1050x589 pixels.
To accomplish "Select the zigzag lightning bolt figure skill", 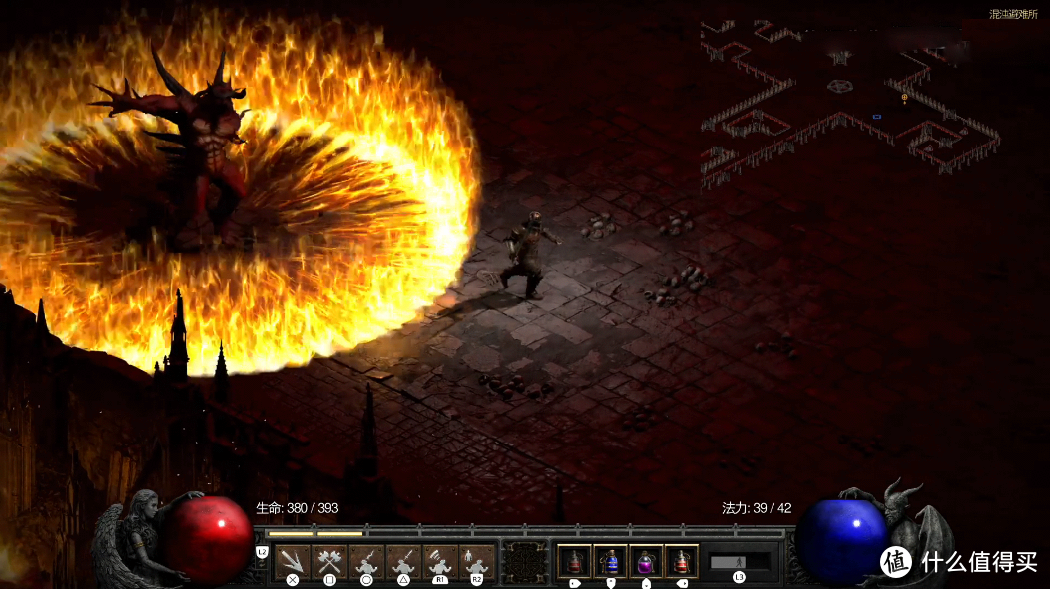I will (366, 562).
